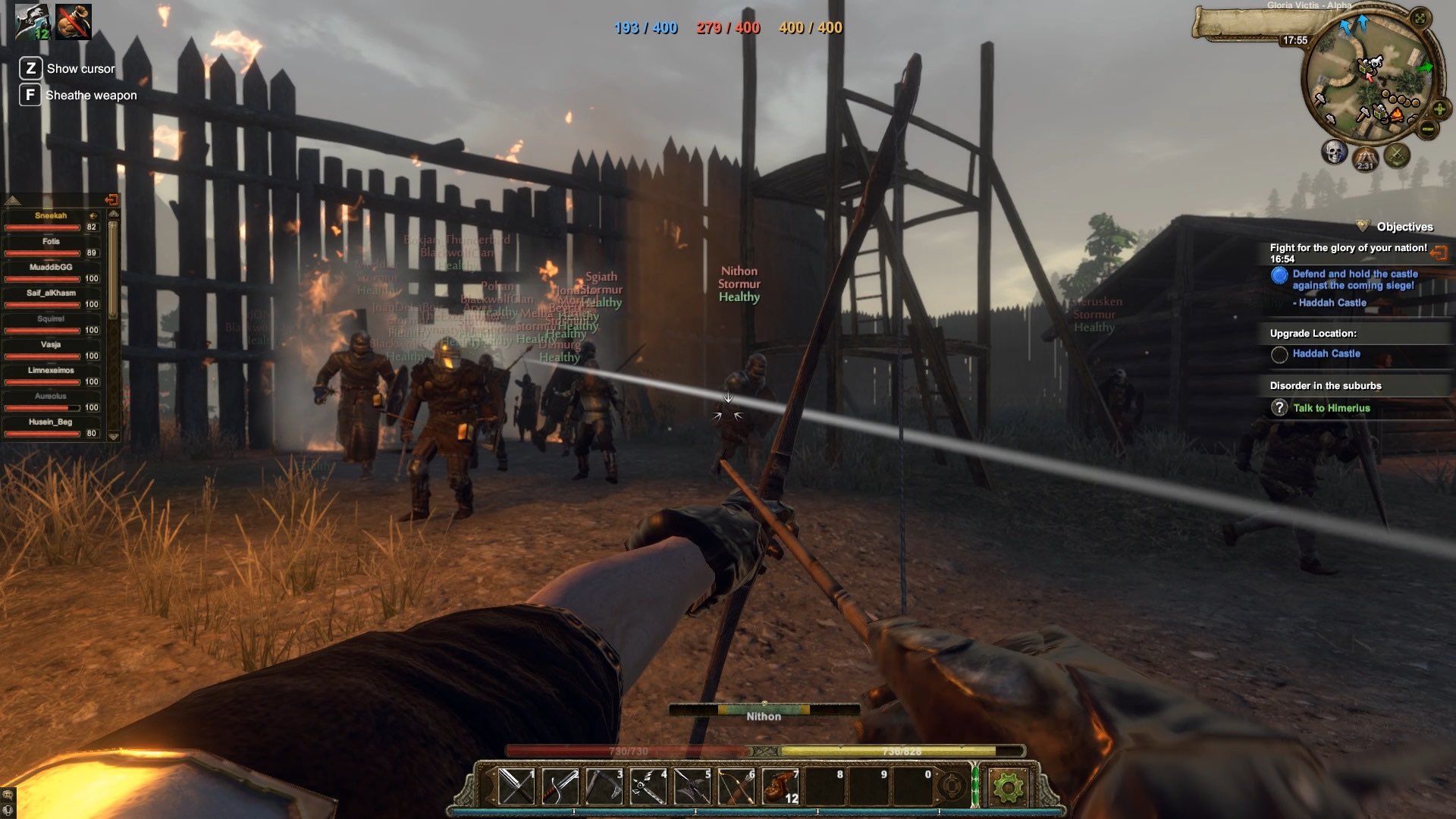
Task: Toggle Sheathe weapon via the F prompt
Action: 30,95
